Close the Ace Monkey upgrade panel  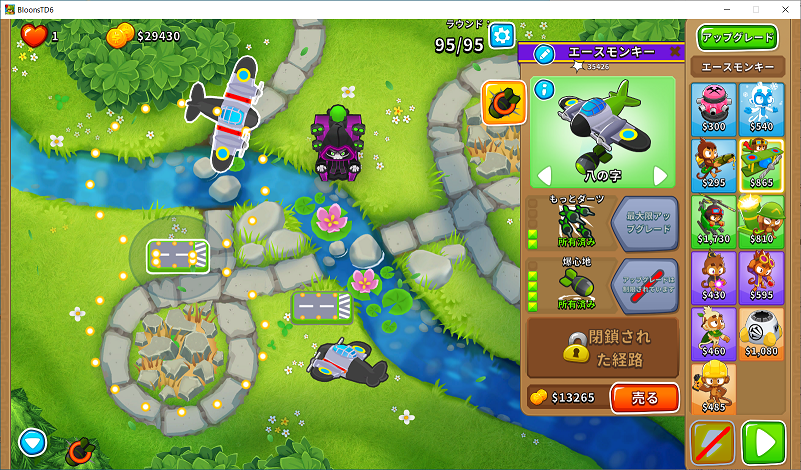point(675,52)
